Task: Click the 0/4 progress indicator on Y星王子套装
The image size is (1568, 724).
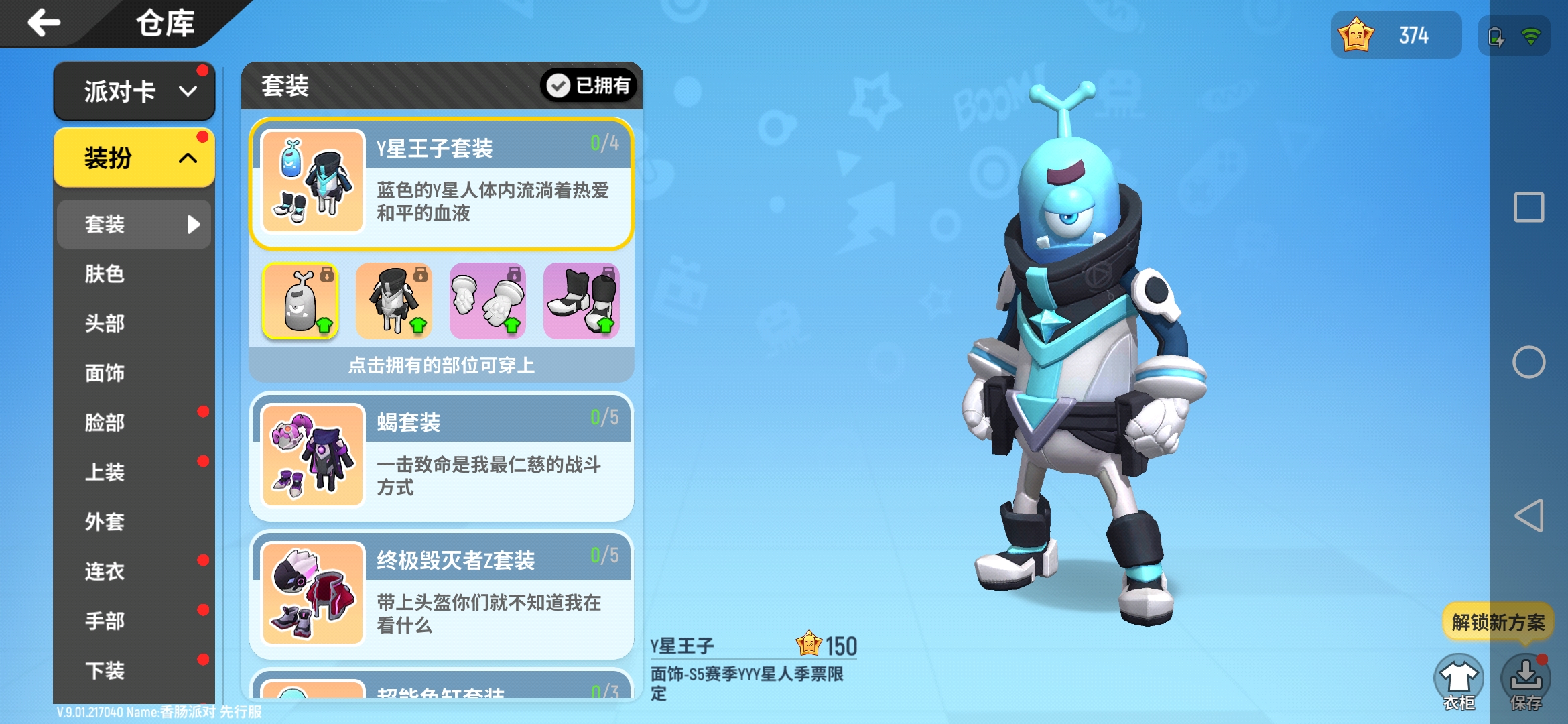Action: 605,142
